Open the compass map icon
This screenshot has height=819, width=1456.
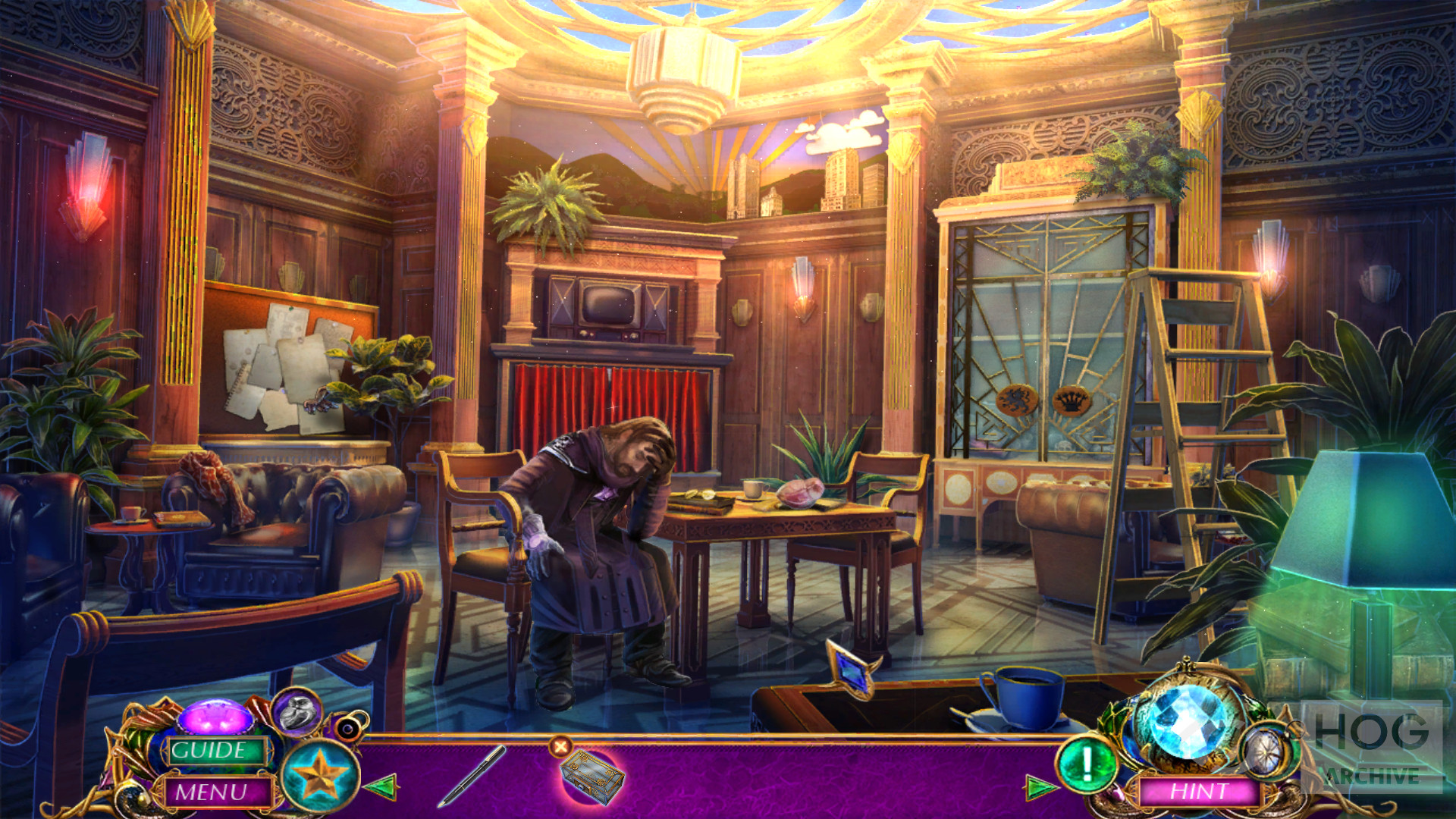tap(1264, 750)
